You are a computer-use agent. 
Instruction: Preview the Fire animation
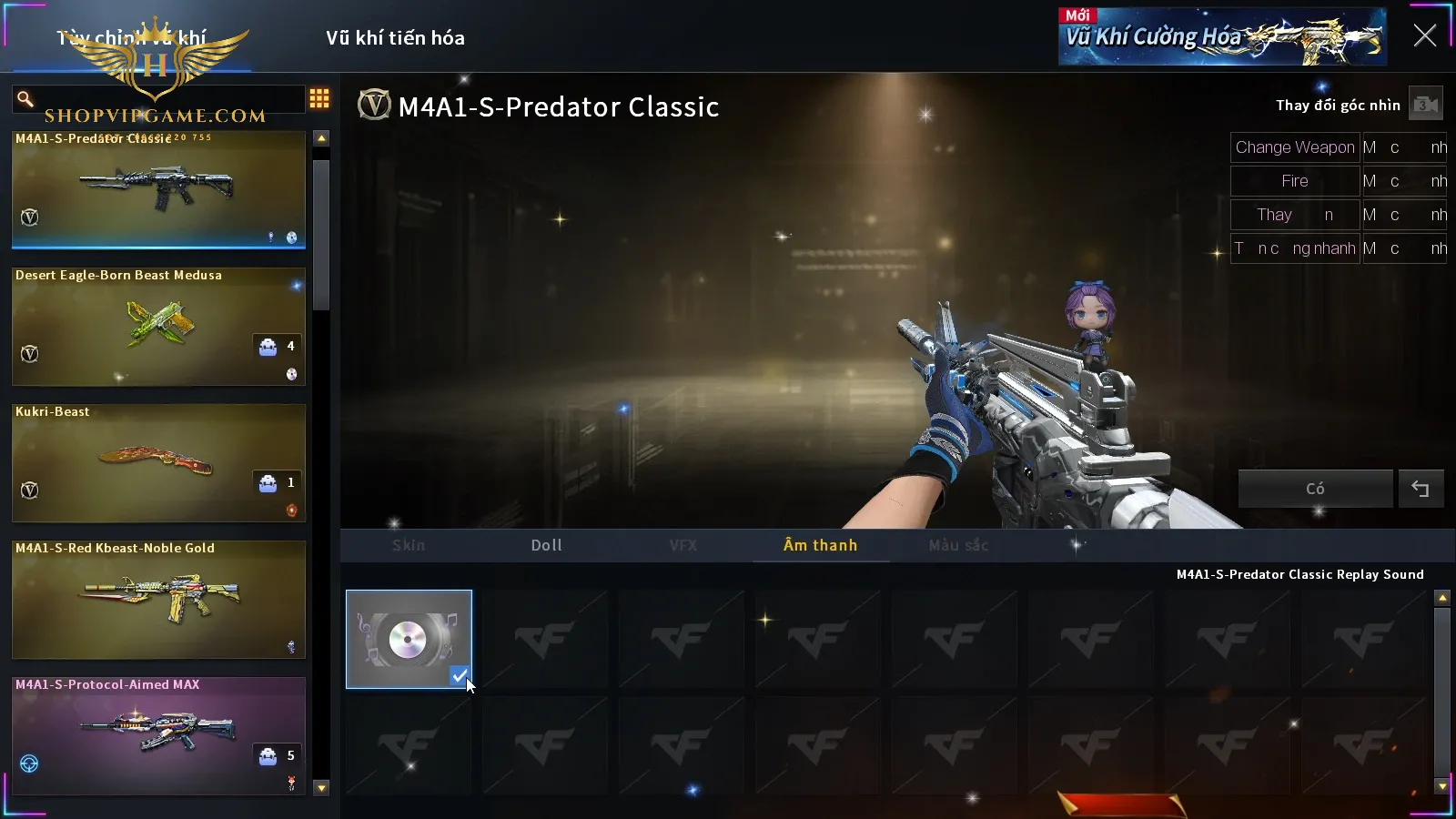click(x=1294, y=181)
